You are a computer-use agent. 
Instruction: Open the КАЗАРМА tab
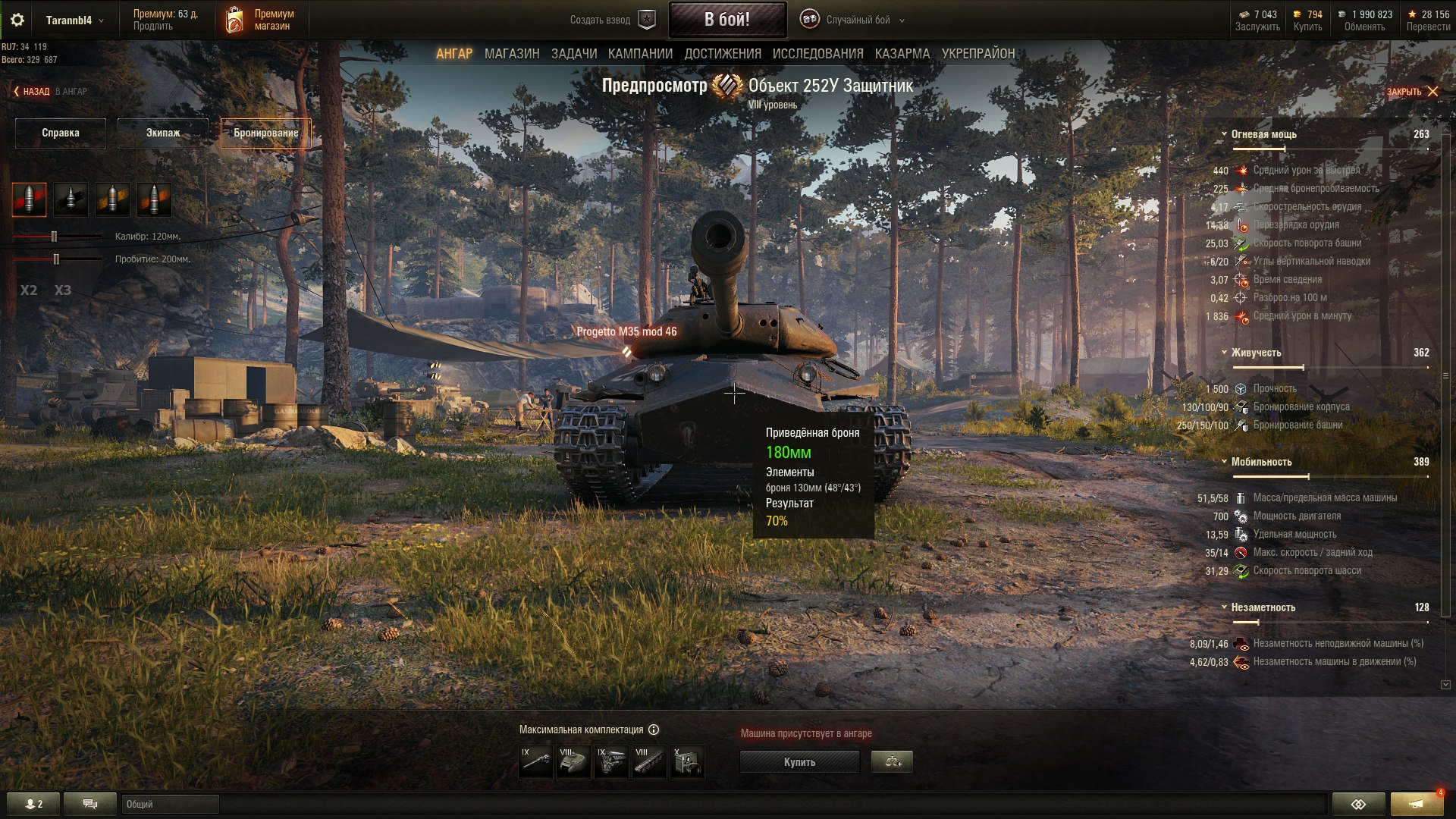point(902,54)
